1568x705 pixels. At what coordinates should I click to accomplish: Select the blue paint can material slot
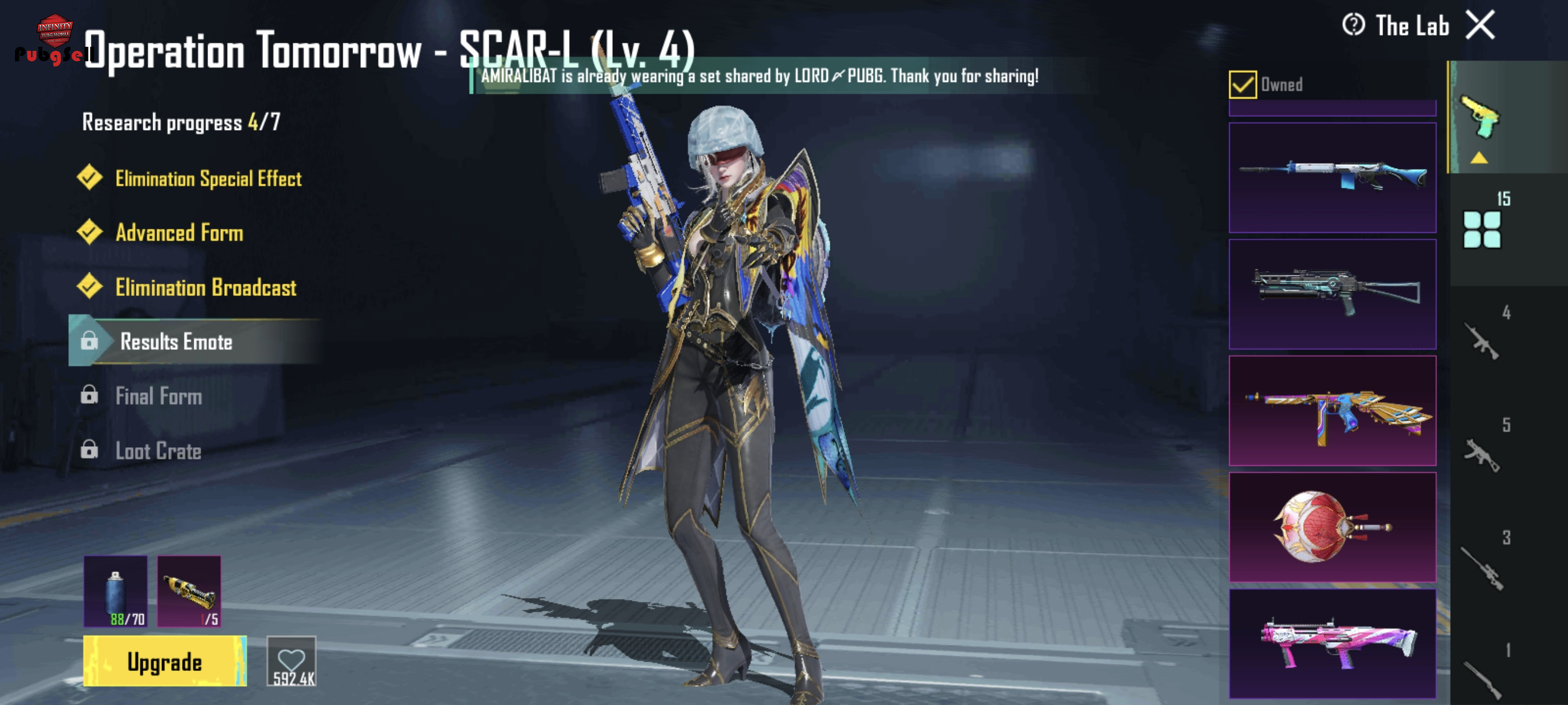(x=116, y=591)
